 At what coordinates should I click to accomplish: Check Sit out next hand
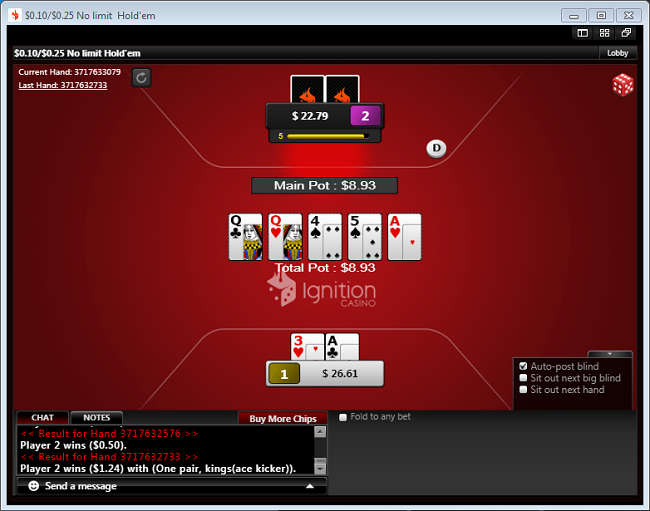[524, 390]
